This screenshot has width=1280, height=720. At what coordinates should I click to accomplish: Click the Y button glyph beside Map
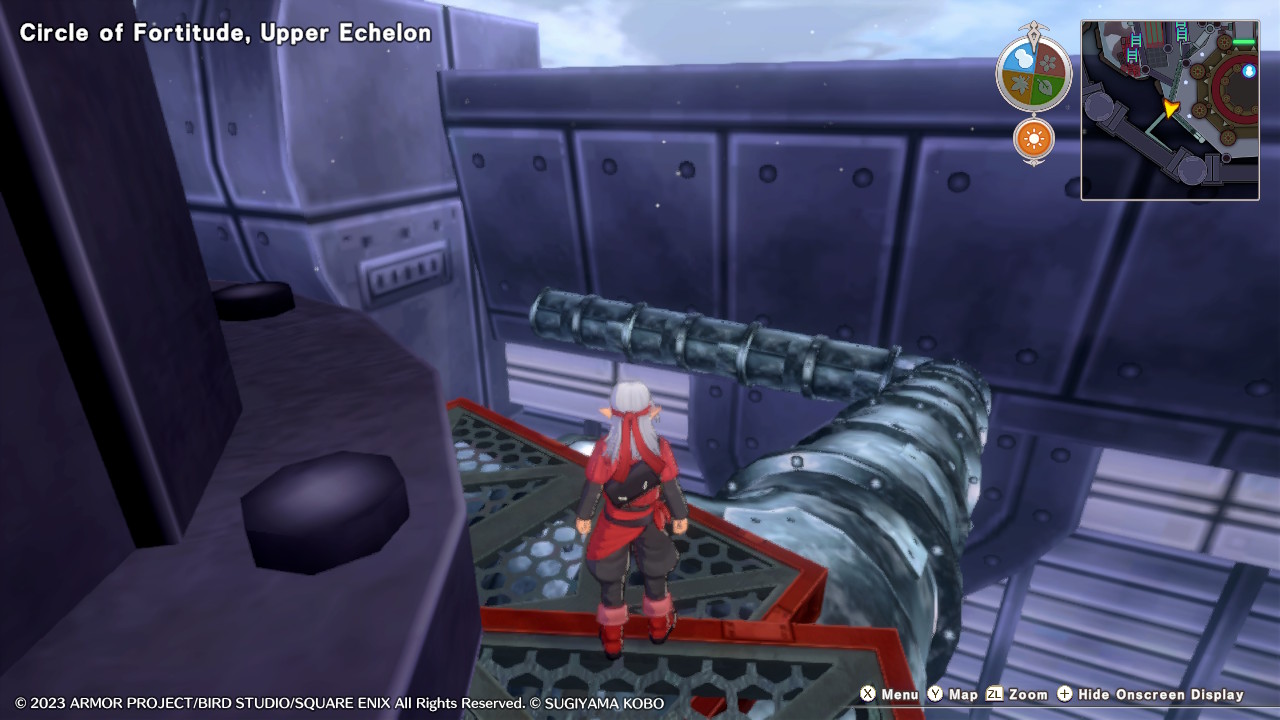pos(935,694)
